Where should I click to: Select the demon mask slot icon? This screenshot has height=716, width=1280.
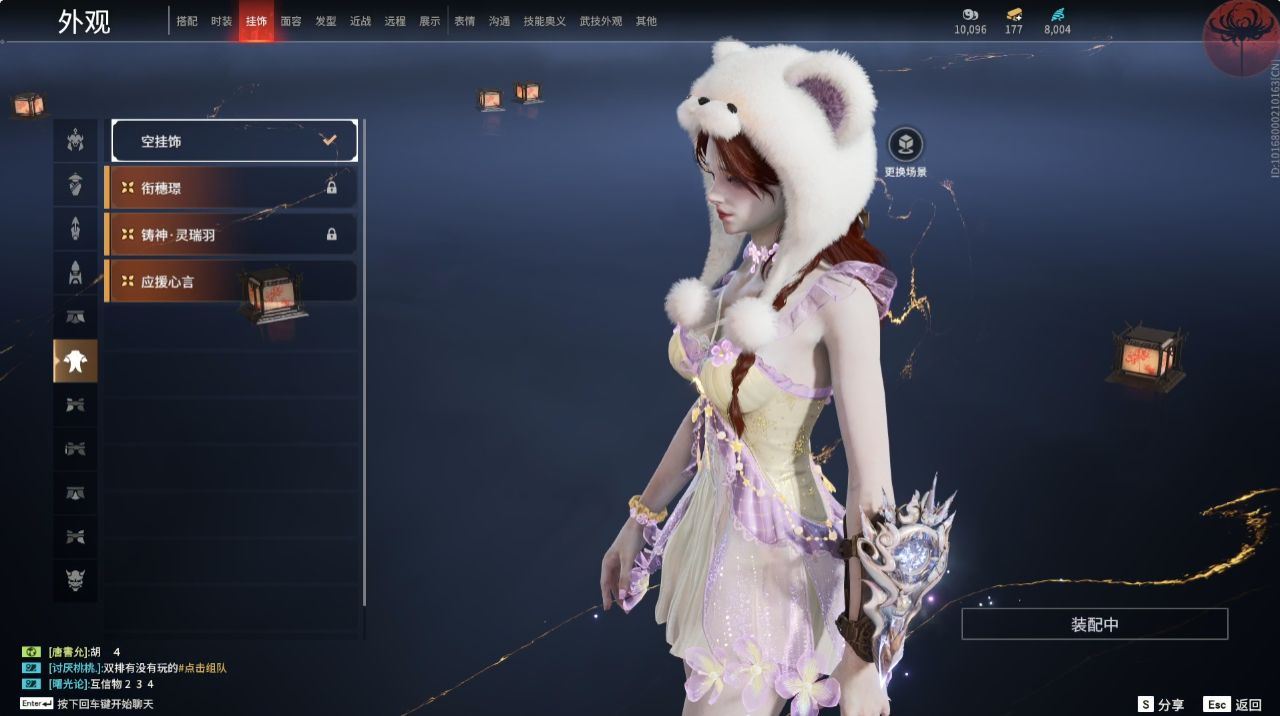pyautogui.click(x=75, y=580)
